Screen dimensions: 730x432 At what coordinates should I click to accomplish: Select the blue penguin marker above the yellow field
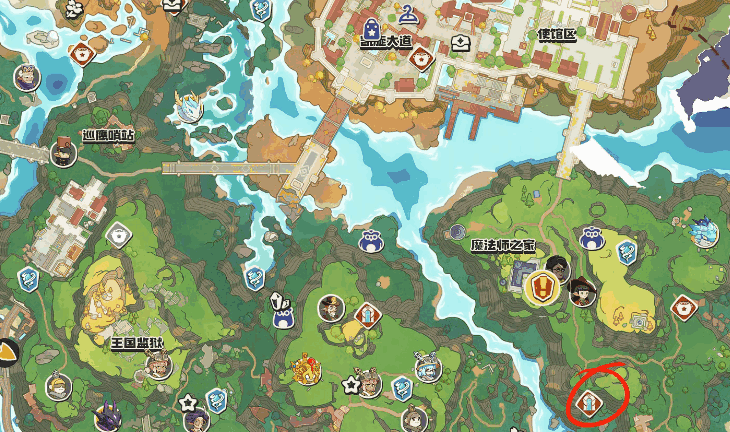[x=590, y=238]
